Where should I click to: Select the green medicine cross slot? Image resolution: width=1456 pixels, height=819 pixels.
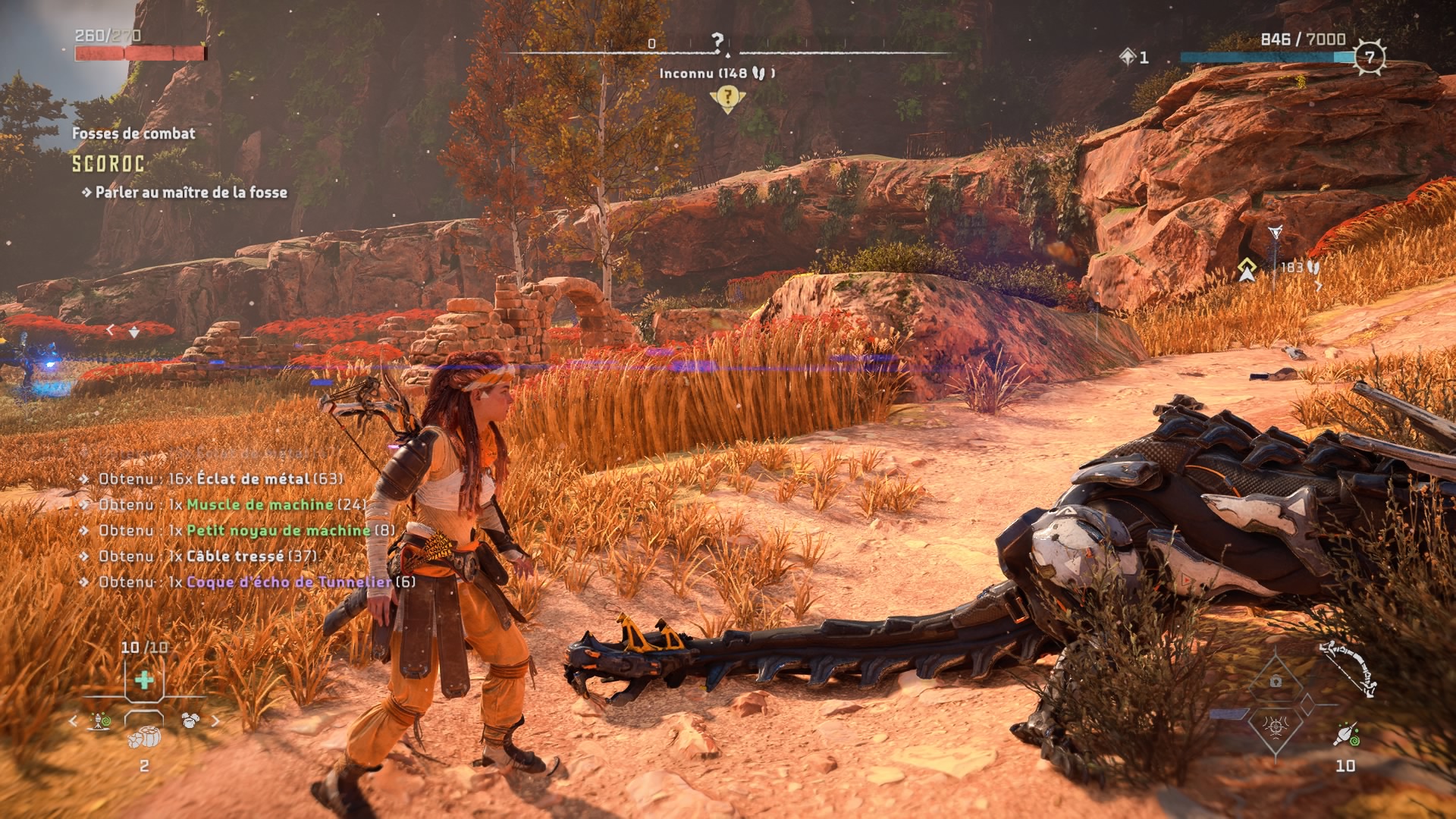pyautogui.click(x=144, y=680)
